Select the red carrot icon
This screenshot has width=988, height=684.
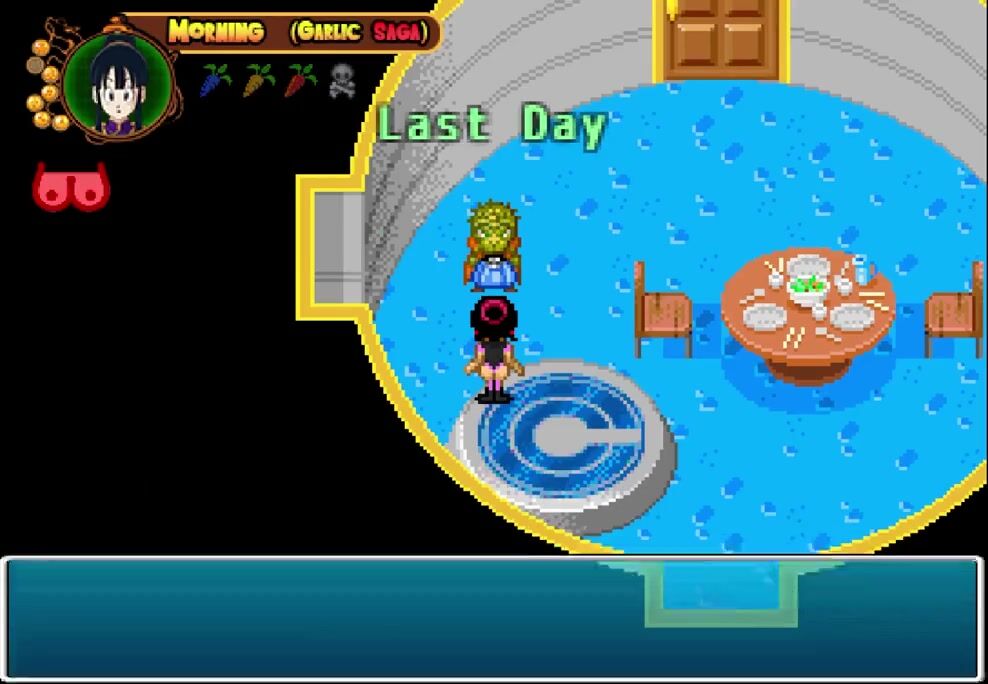tap(300, 80)
